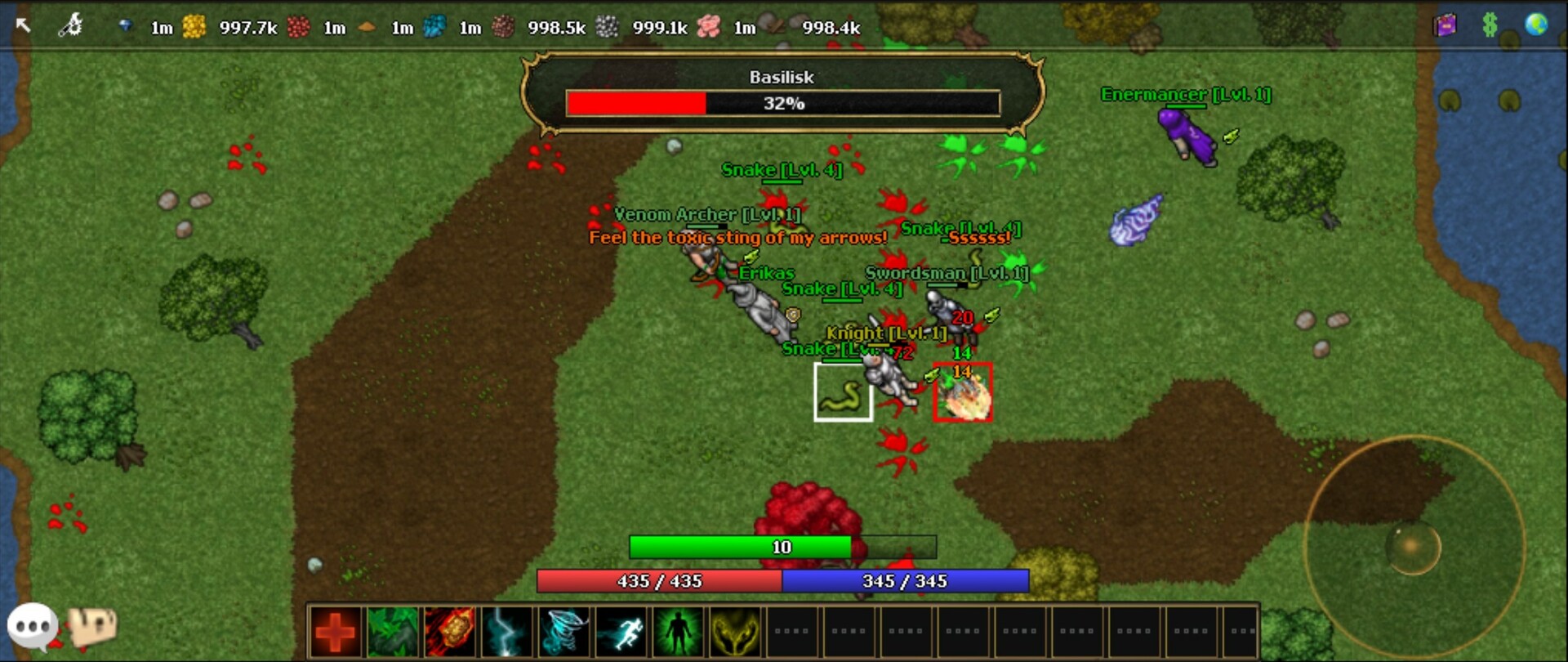Cast the fireball meteor spell
Image resolution: width=1568 pixels, height=662 pixels.
[450, 629]
